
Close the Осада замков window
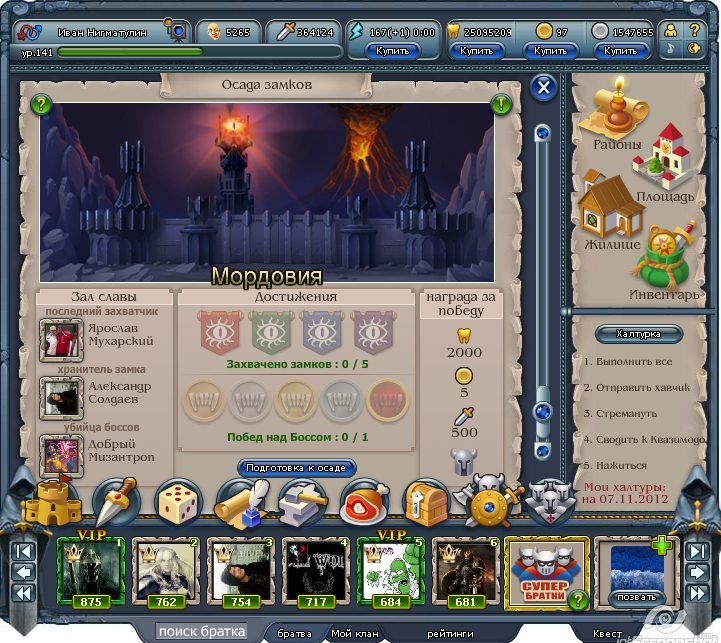(x=544, y=88)
